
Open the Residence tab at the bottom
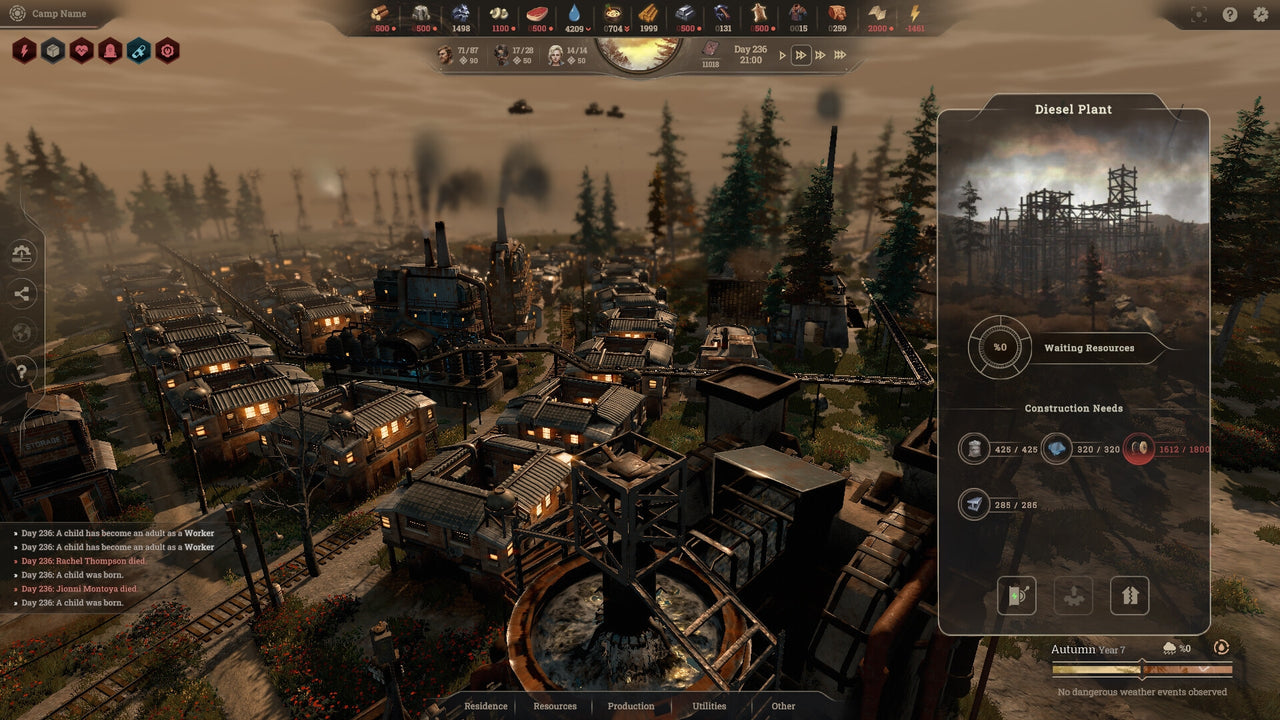[x=486, y=706]
